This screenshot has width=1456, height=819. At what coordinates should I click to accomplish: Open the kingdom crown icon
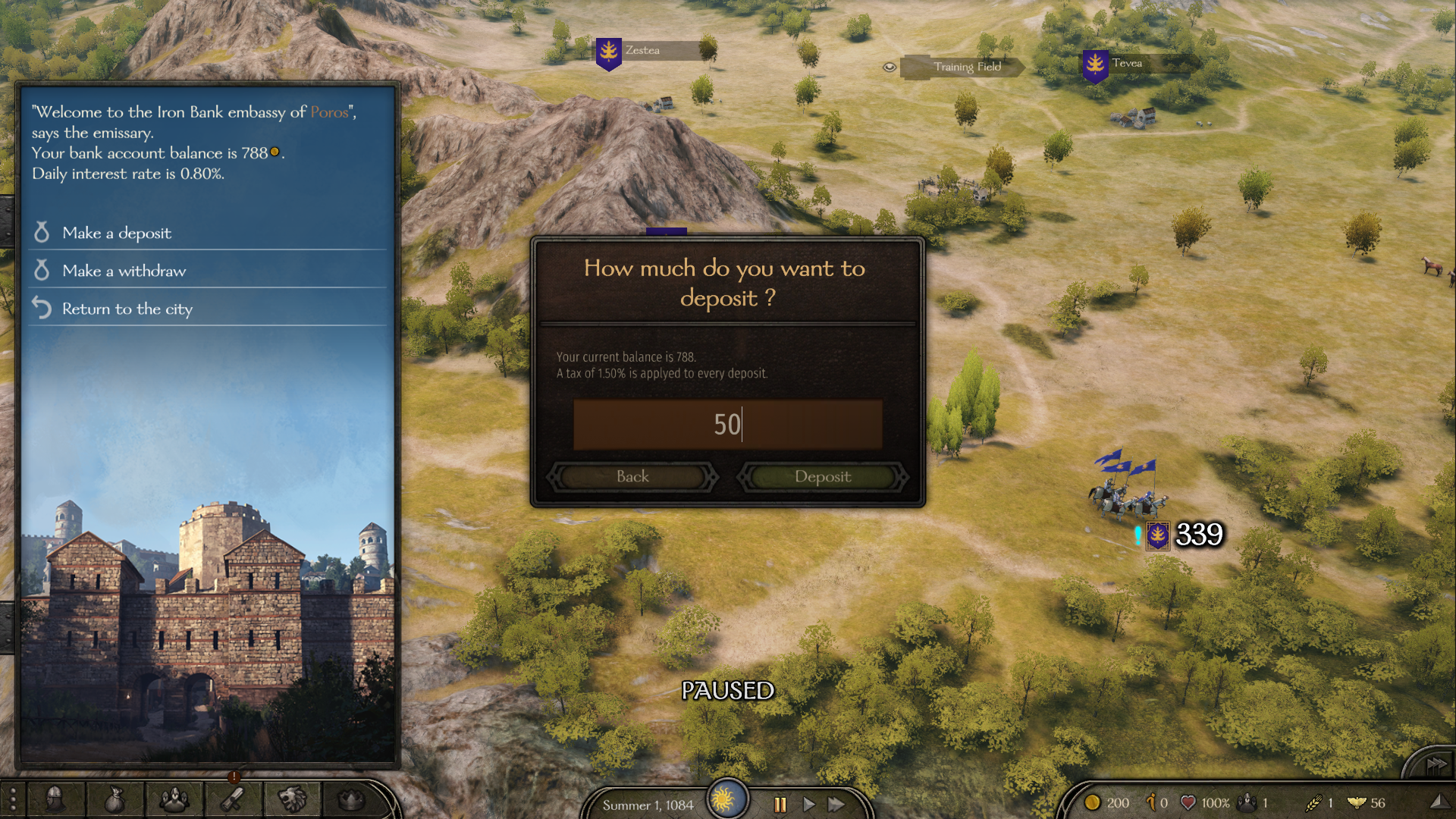point(351,799)
